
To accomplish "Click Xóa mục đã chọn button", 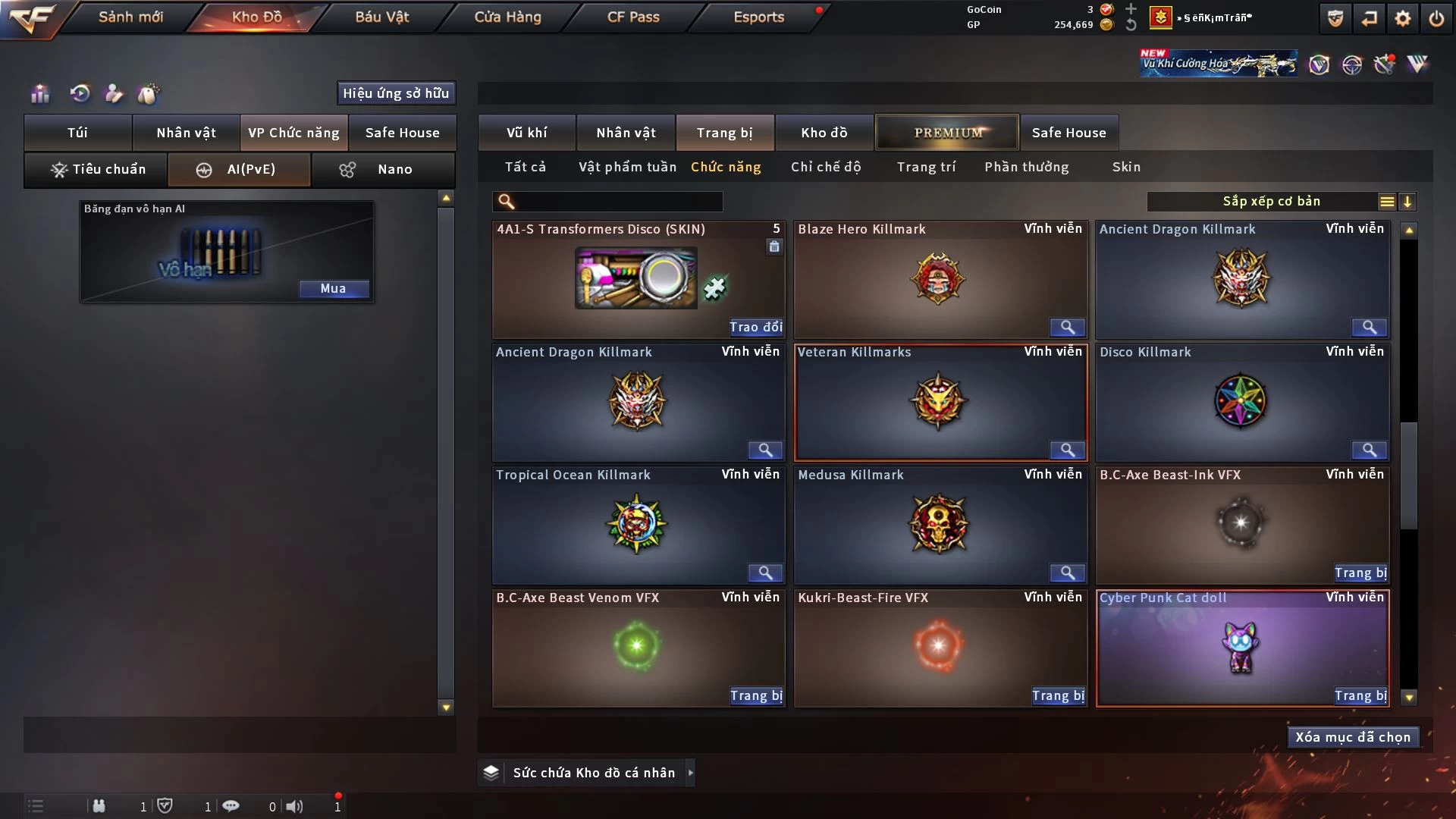I will 1353,737.
